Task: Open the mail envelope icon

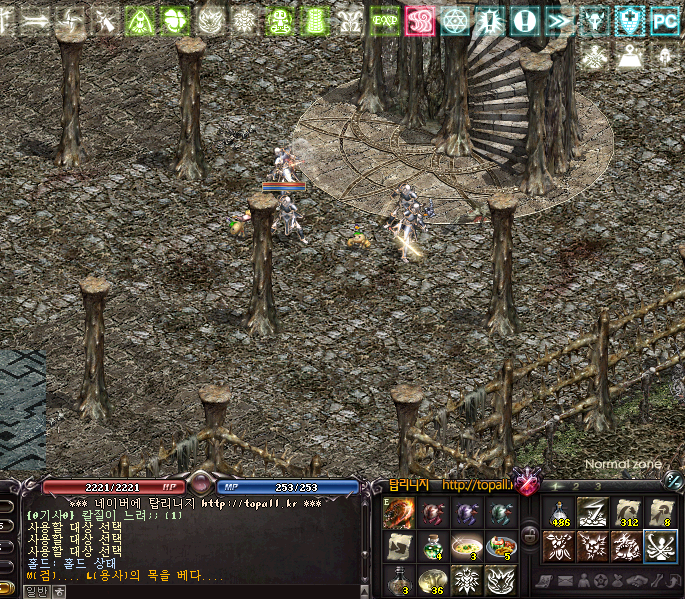Action: click(x=563, y=581)
